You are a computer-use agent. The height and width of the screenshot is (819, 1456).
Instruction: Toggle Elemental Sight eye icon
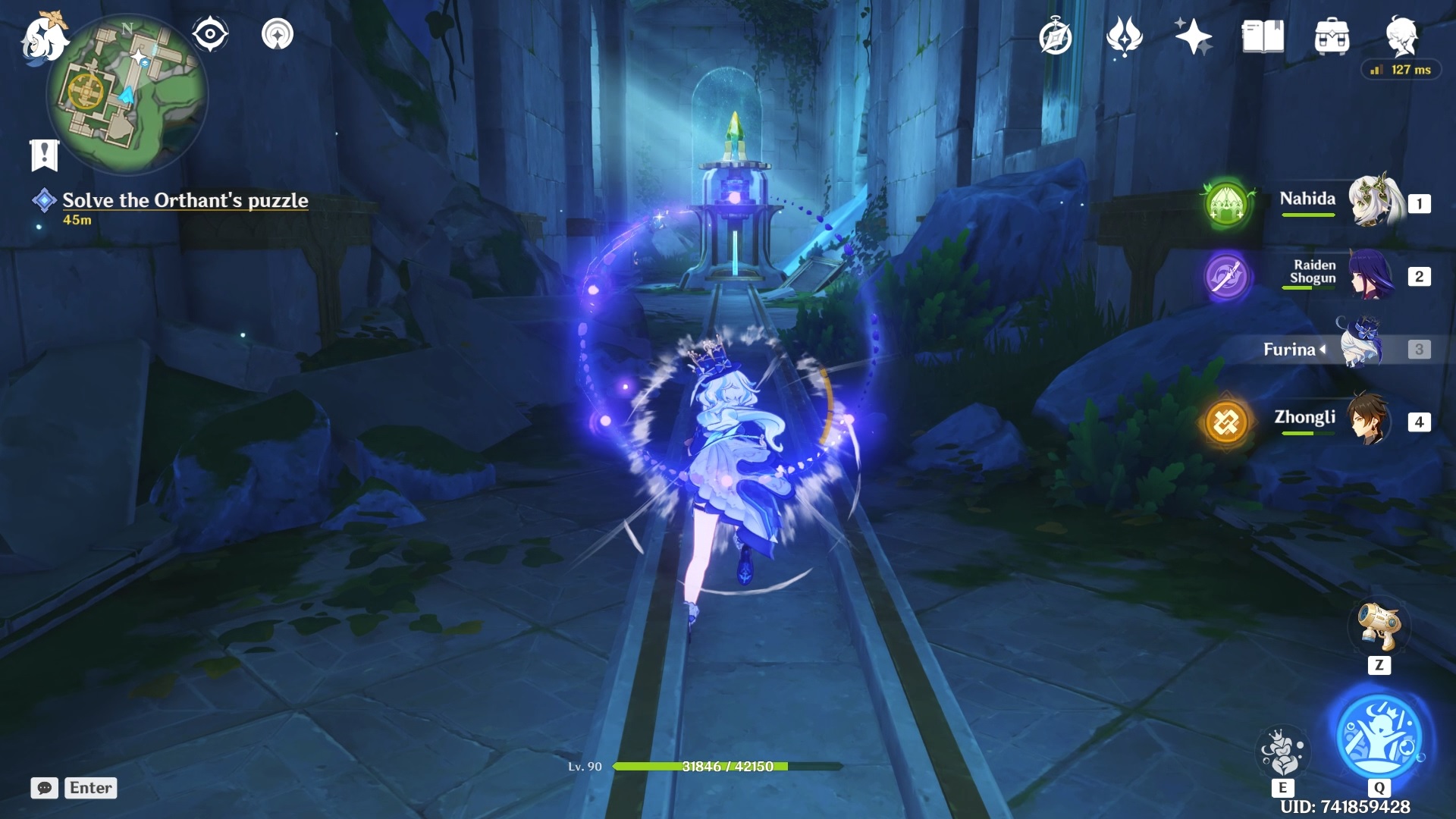[x=210, y=34]
